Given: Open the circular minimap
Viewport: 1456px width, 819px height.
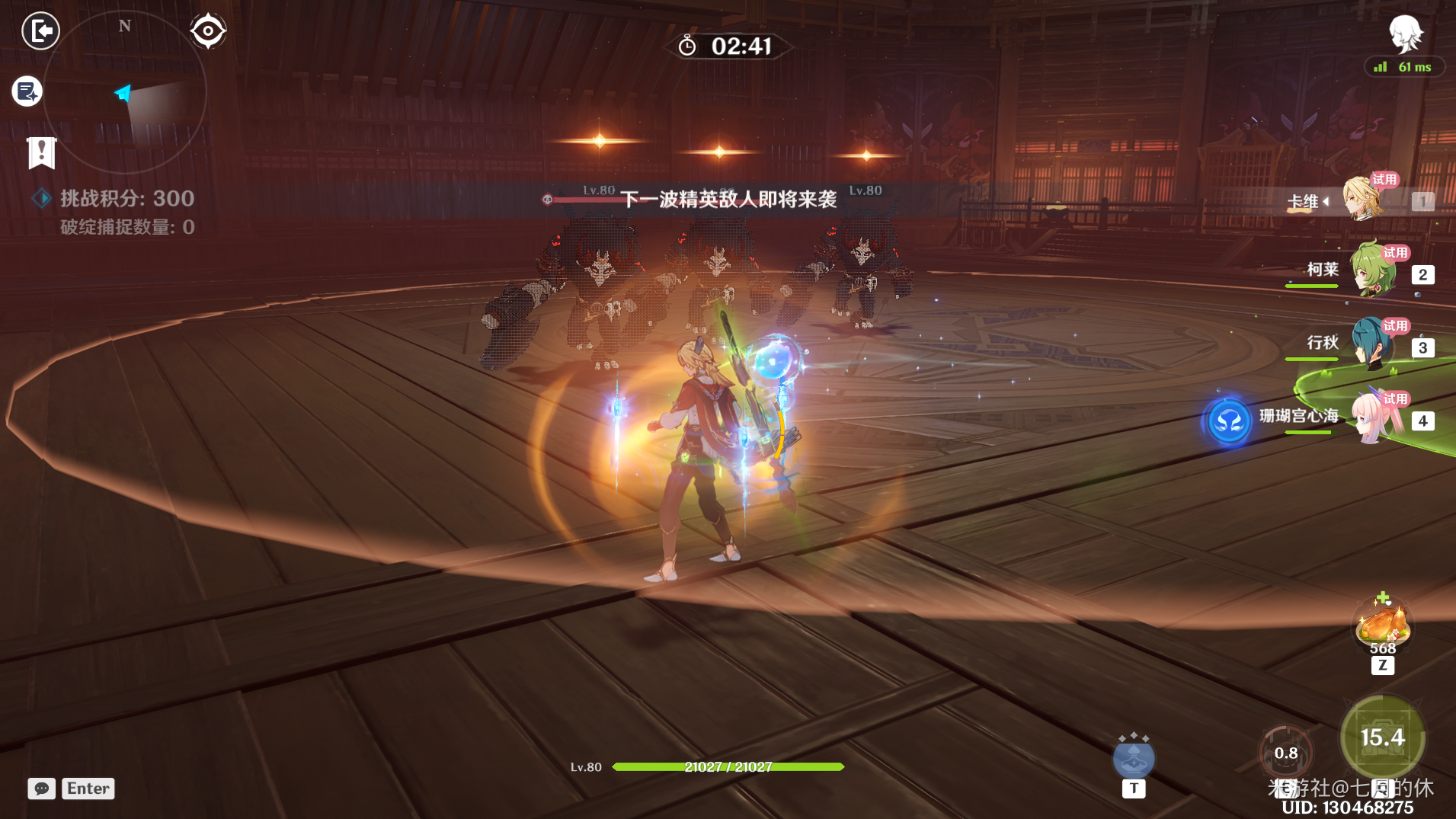Looking at the screenshot, I should [x=125, y=93].
